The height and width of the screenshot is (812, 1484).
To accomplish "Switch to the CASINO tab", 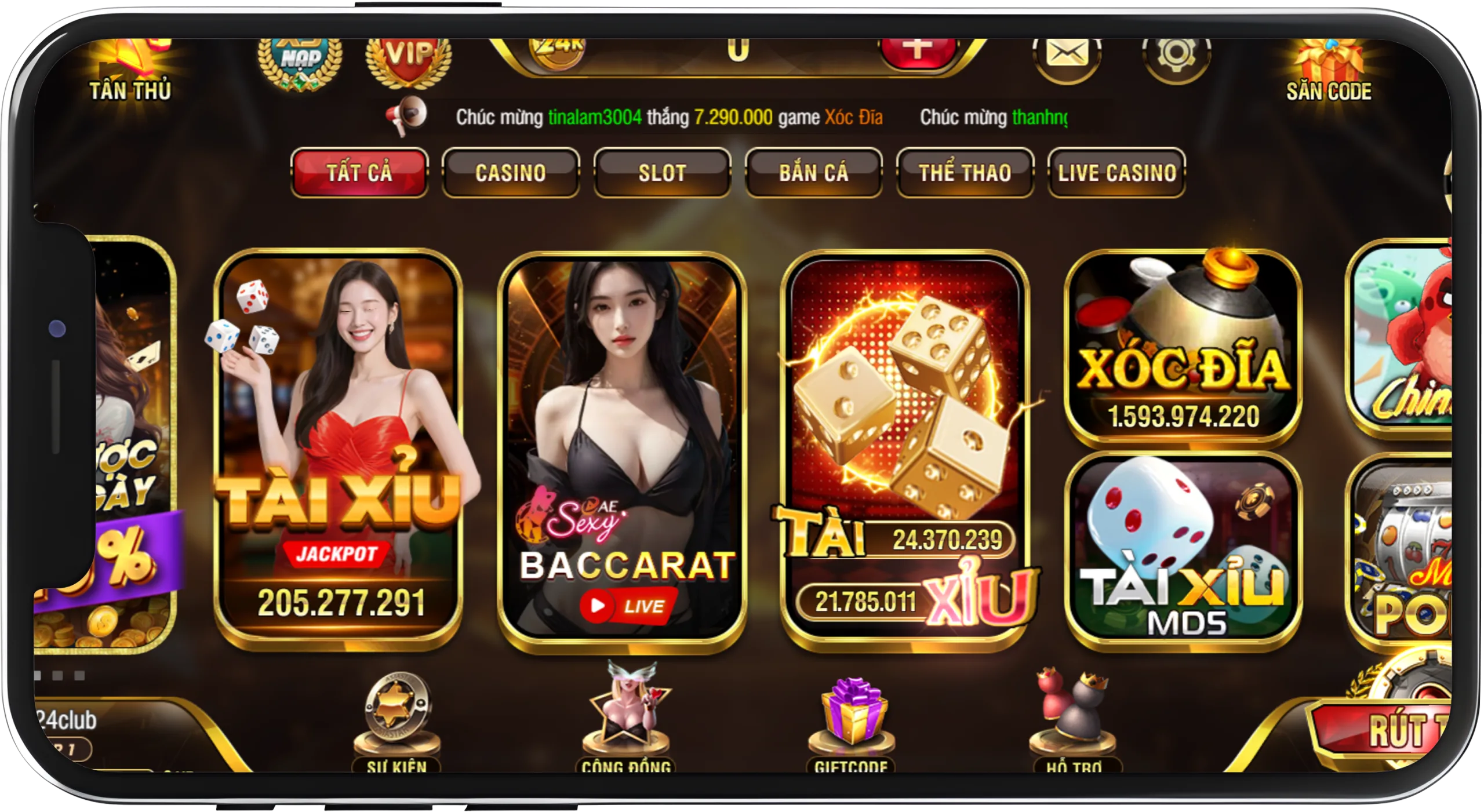I will point(510,172).
